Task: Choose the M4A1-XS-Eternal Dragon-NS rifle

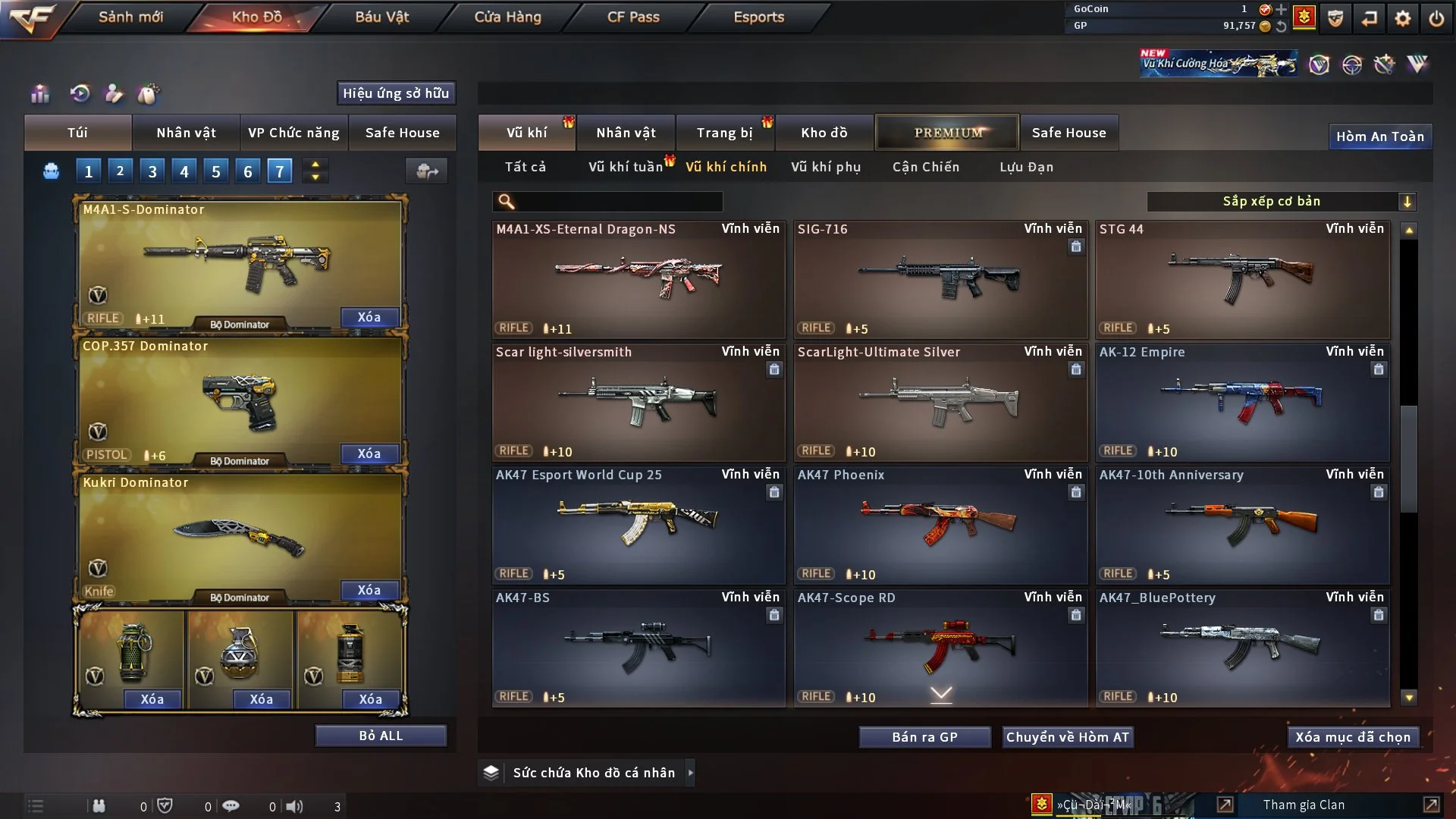Action: click(x=638, y=279)
